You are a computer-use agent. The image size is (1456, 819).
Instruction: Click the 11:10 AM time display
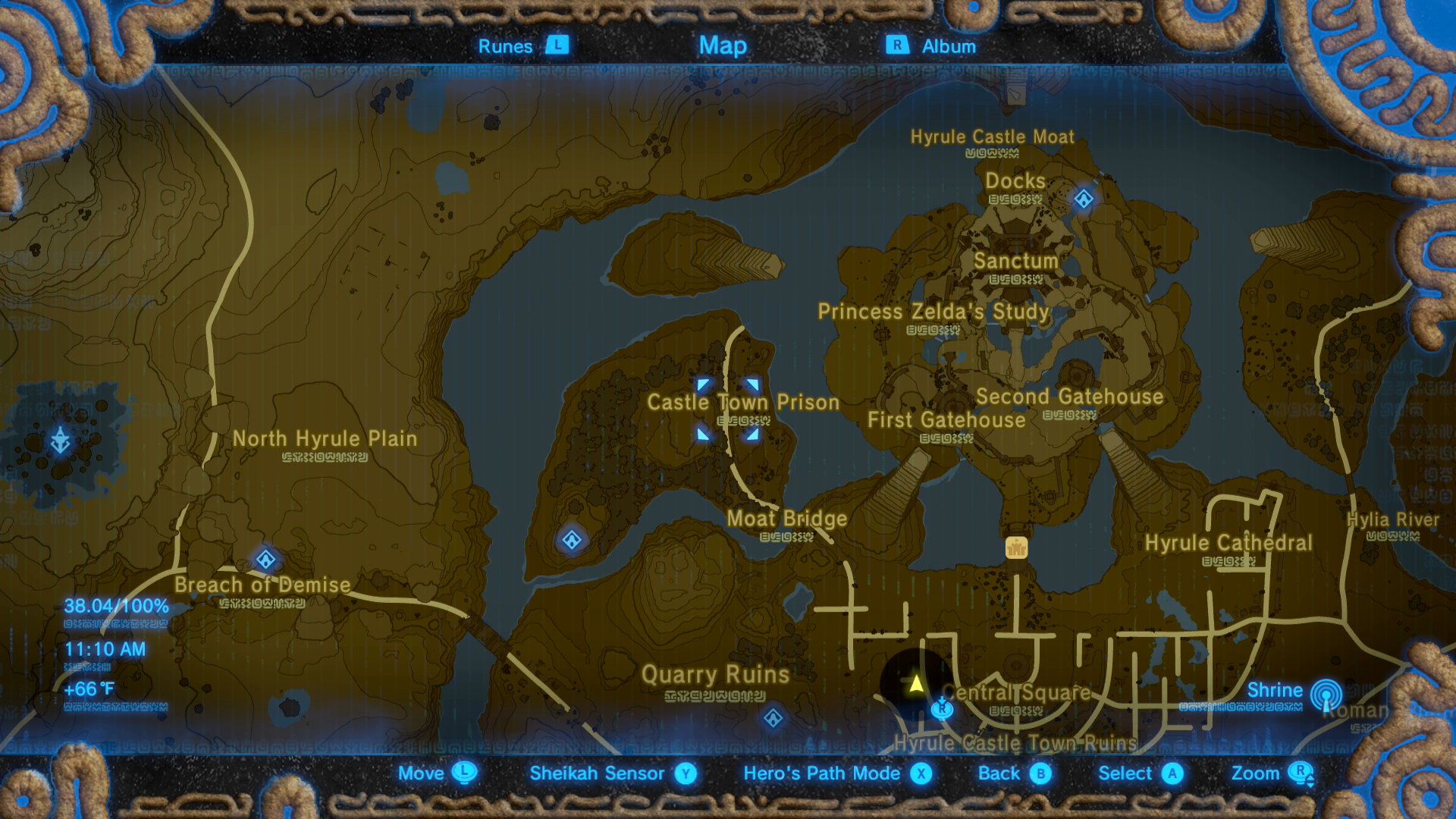click(105, 649)
